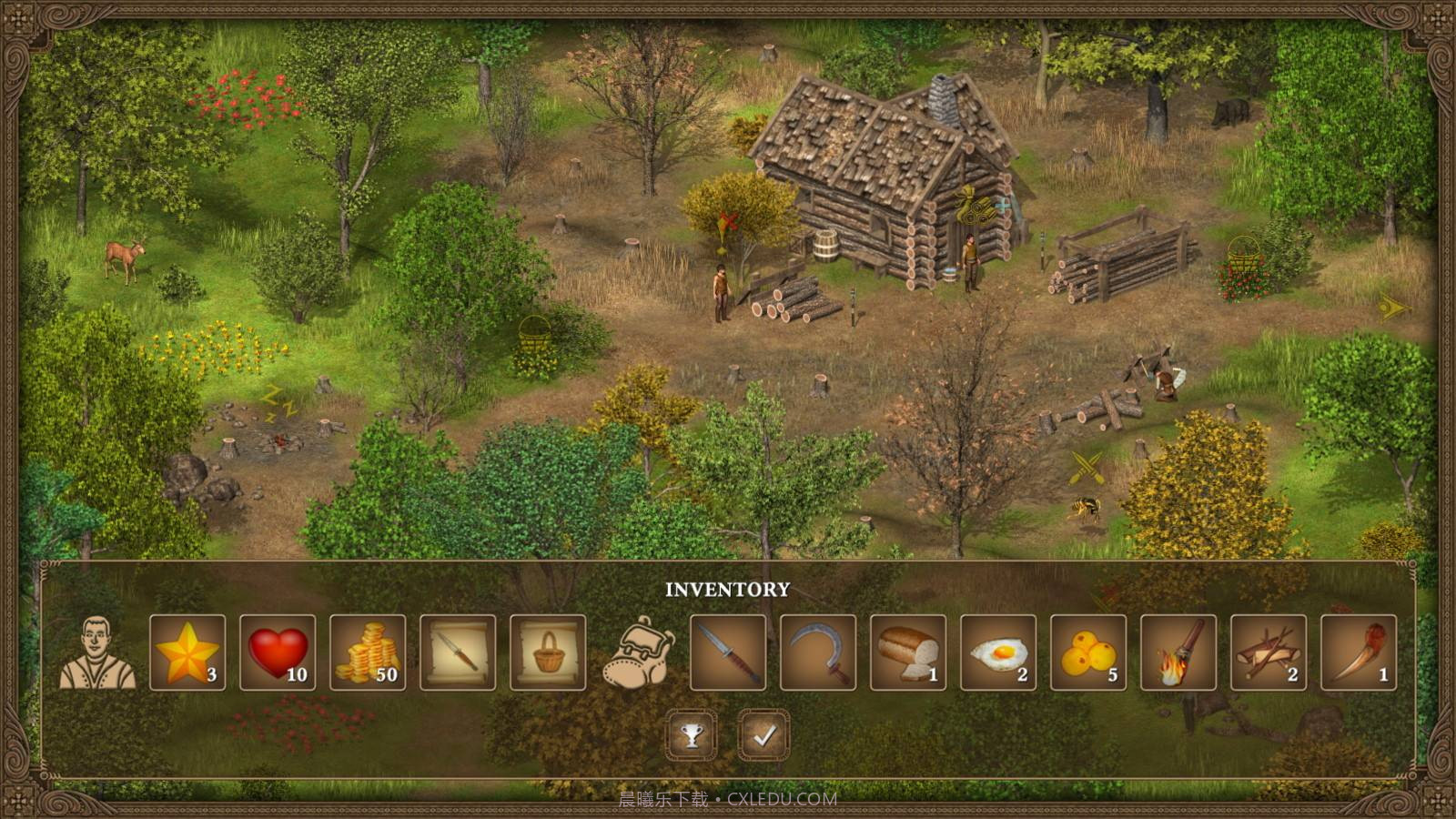Select the red heart health slot
This screenshot has height=819, width=1456.
278,652
